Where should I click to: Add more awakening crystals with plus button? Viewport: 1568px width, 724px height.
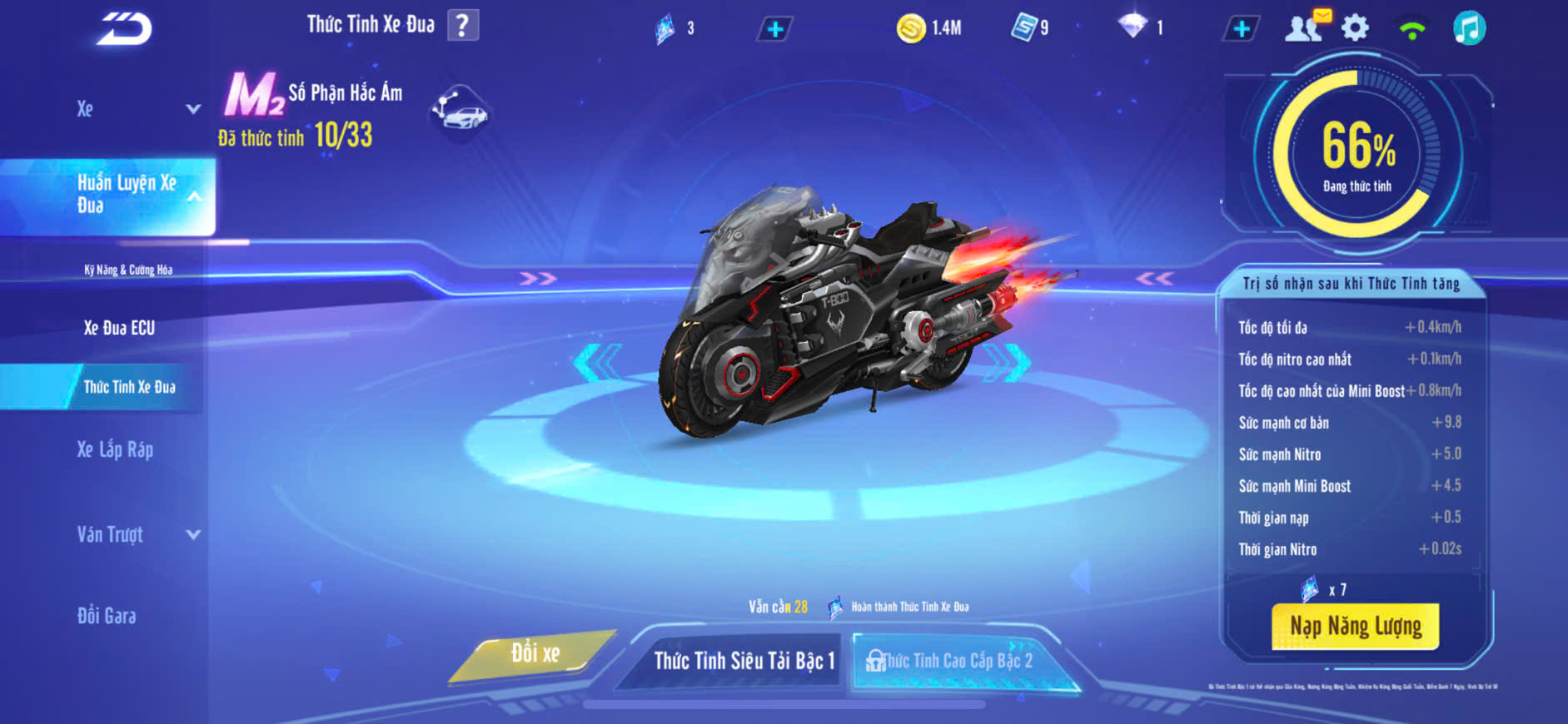[x=774, y=29]
